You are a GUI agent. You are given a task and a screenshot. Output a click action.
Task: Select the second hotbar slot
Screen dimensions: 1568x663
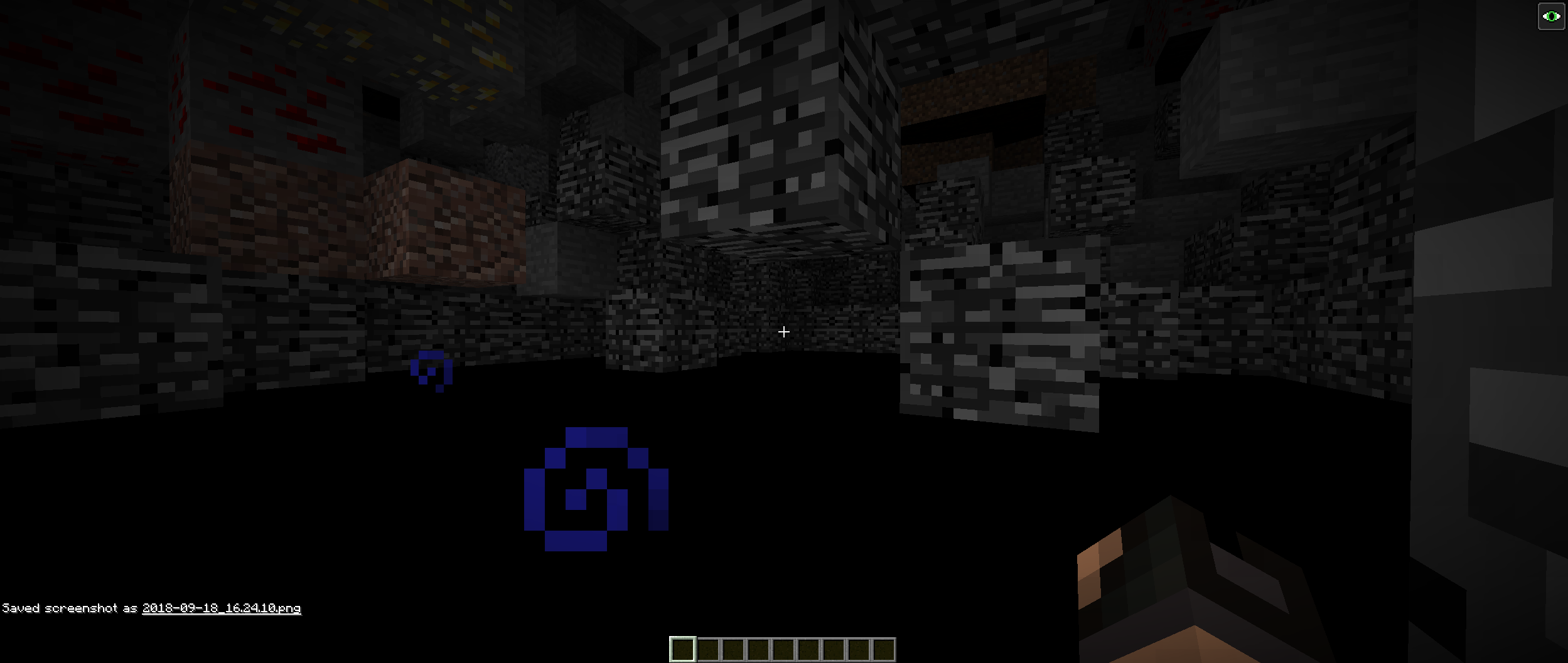pos(707,650)
